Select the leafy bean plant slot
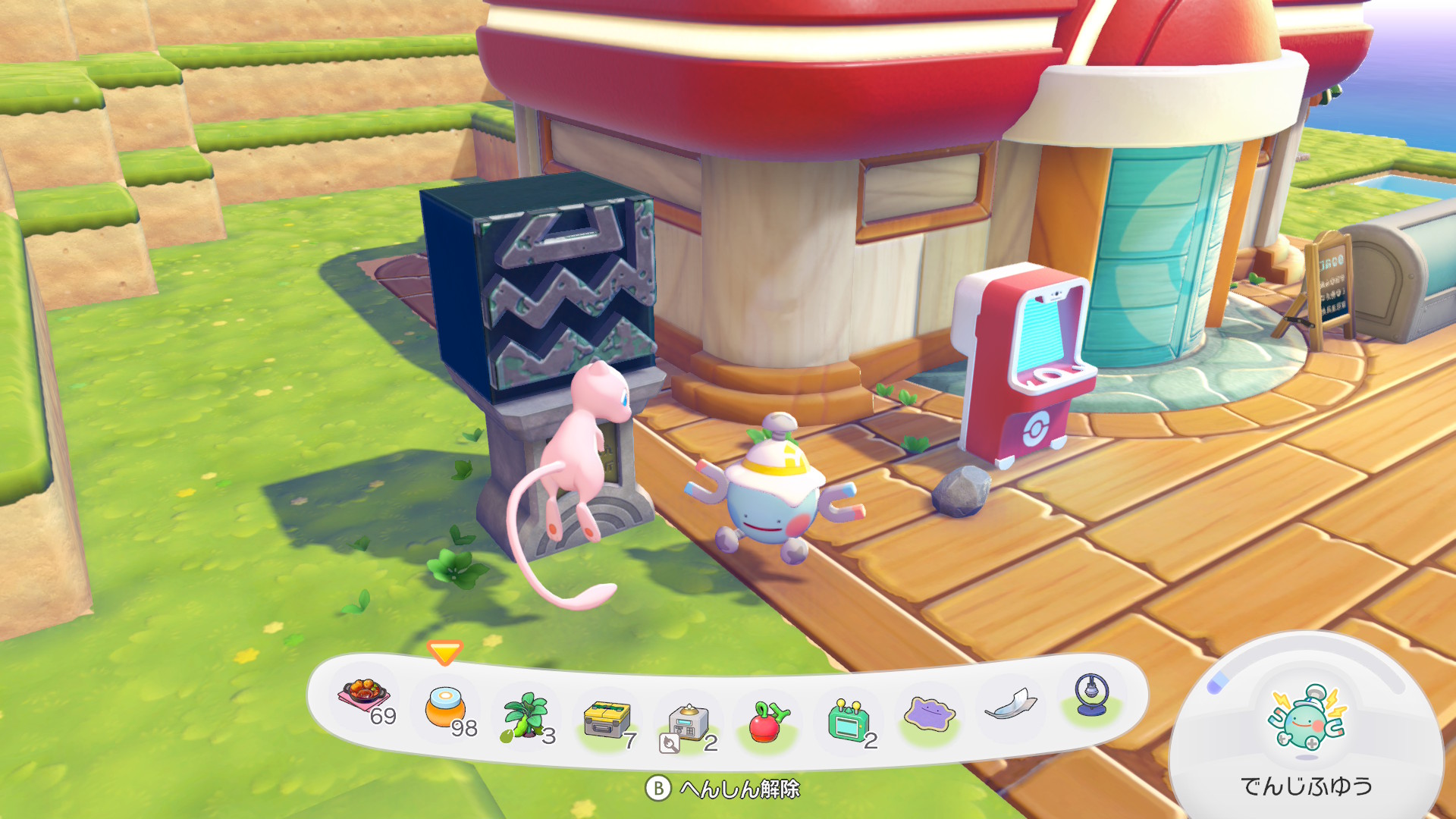 [x=526, y=716]
